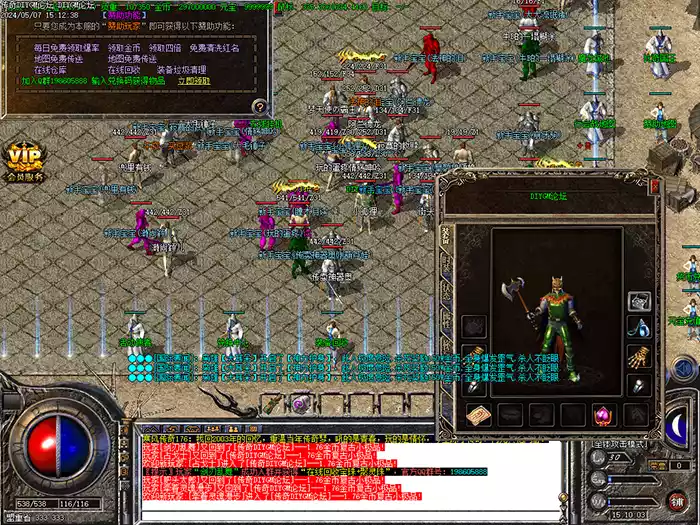Click the golden bracelet slot

(639, 357)
